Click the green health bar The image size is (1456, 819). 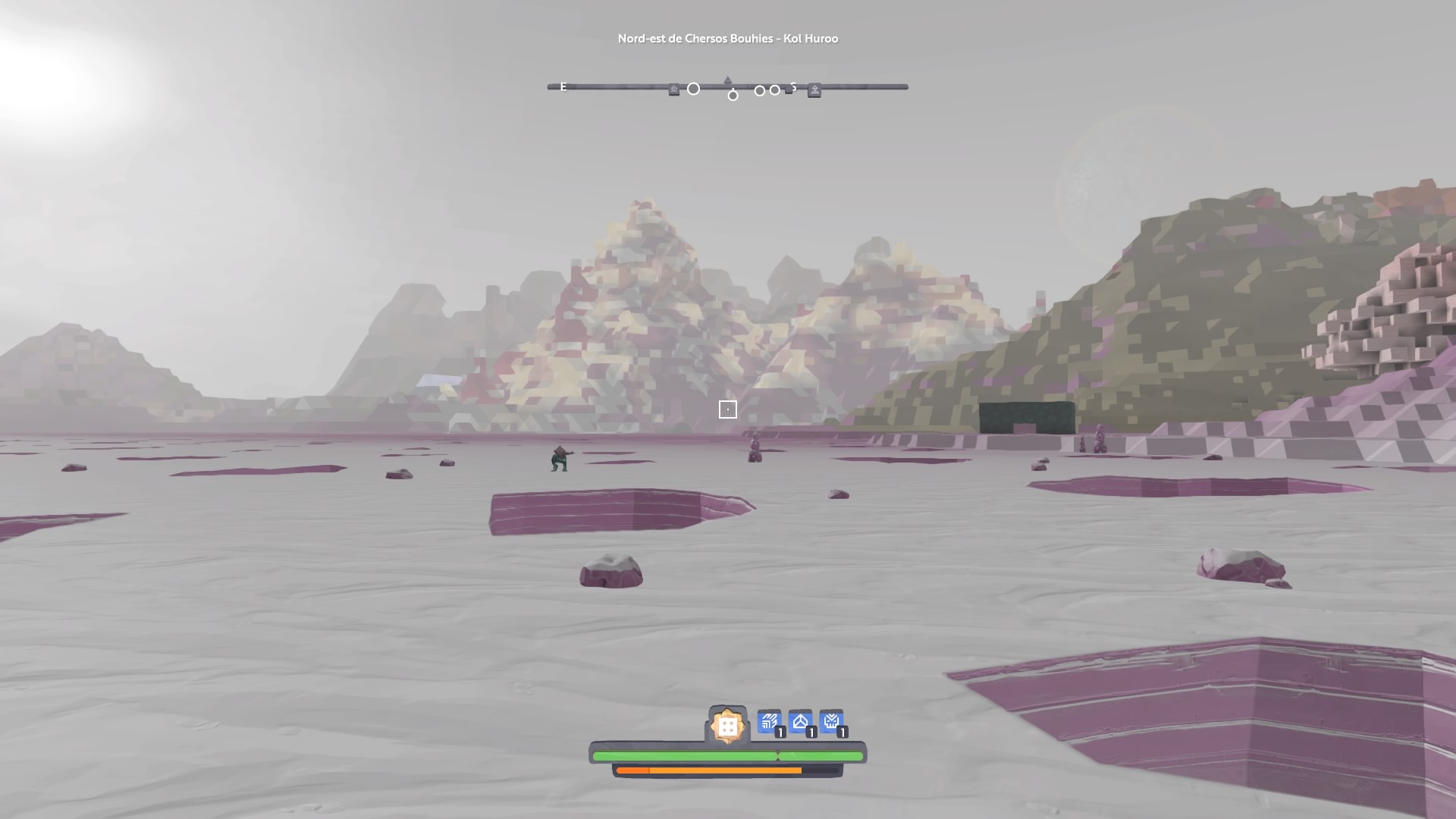(728, 755)
